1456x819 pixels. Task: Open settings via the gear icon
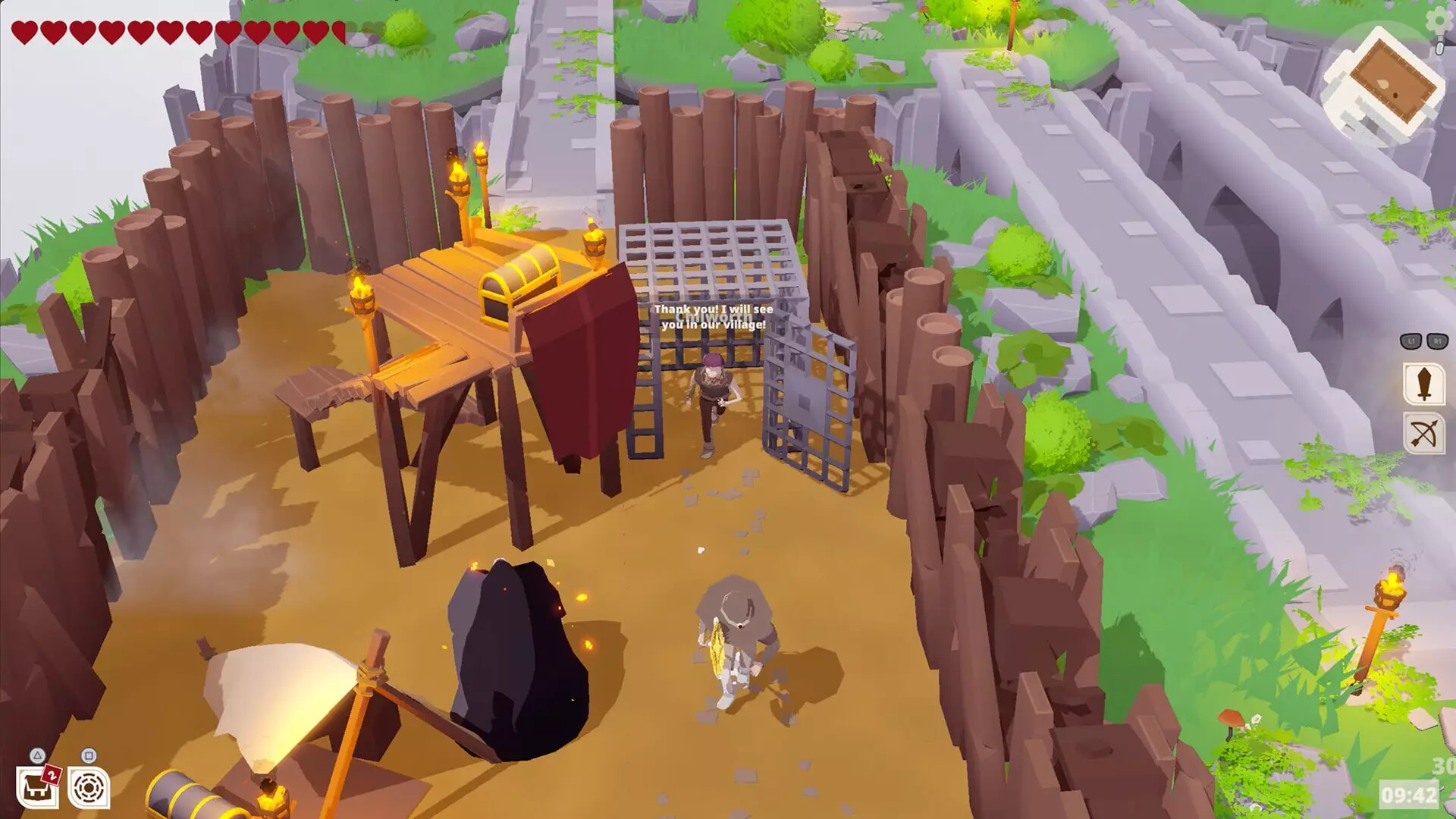pyautogui.click(x=1439, y=19)
